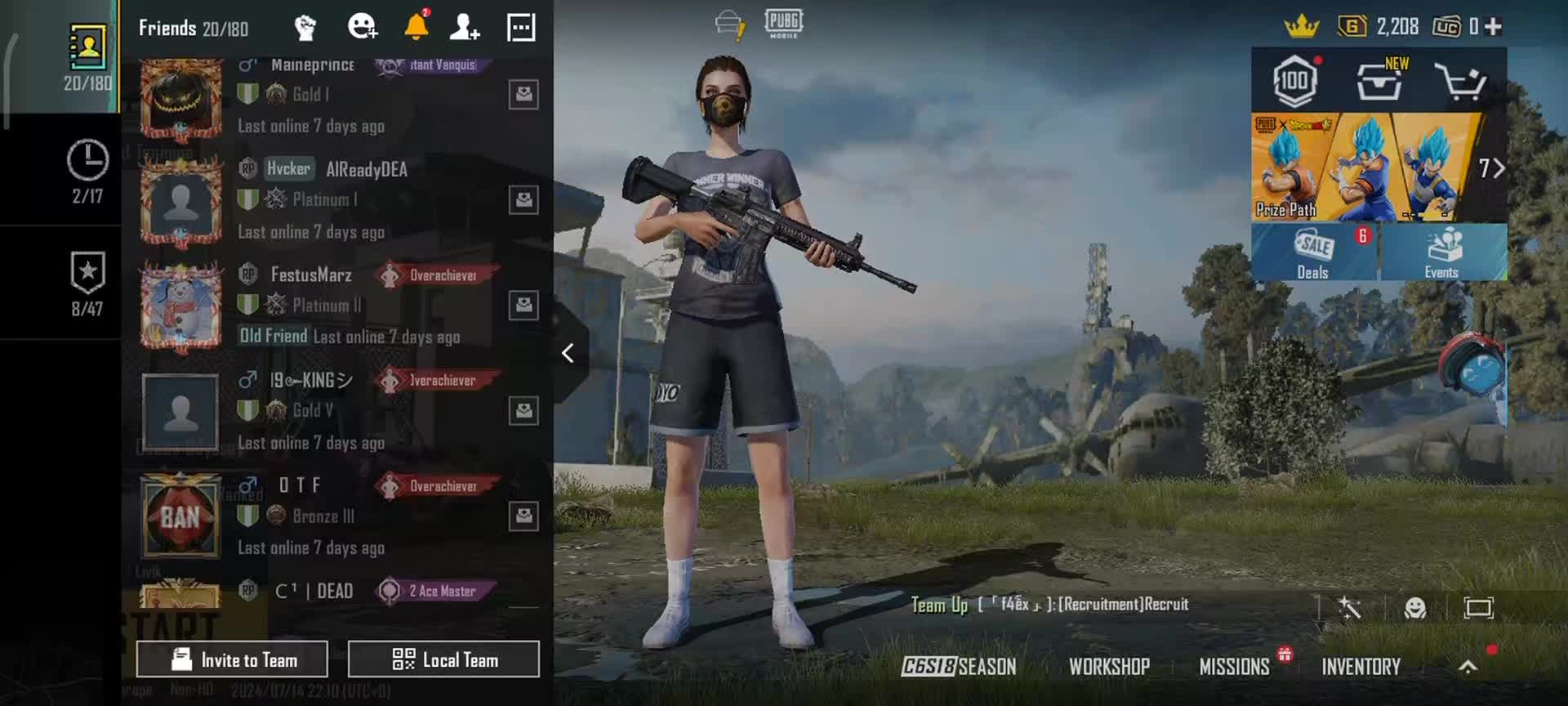Open the C6S18 Season page
This screenshot has width=1568, height=706.
(959, 667)
